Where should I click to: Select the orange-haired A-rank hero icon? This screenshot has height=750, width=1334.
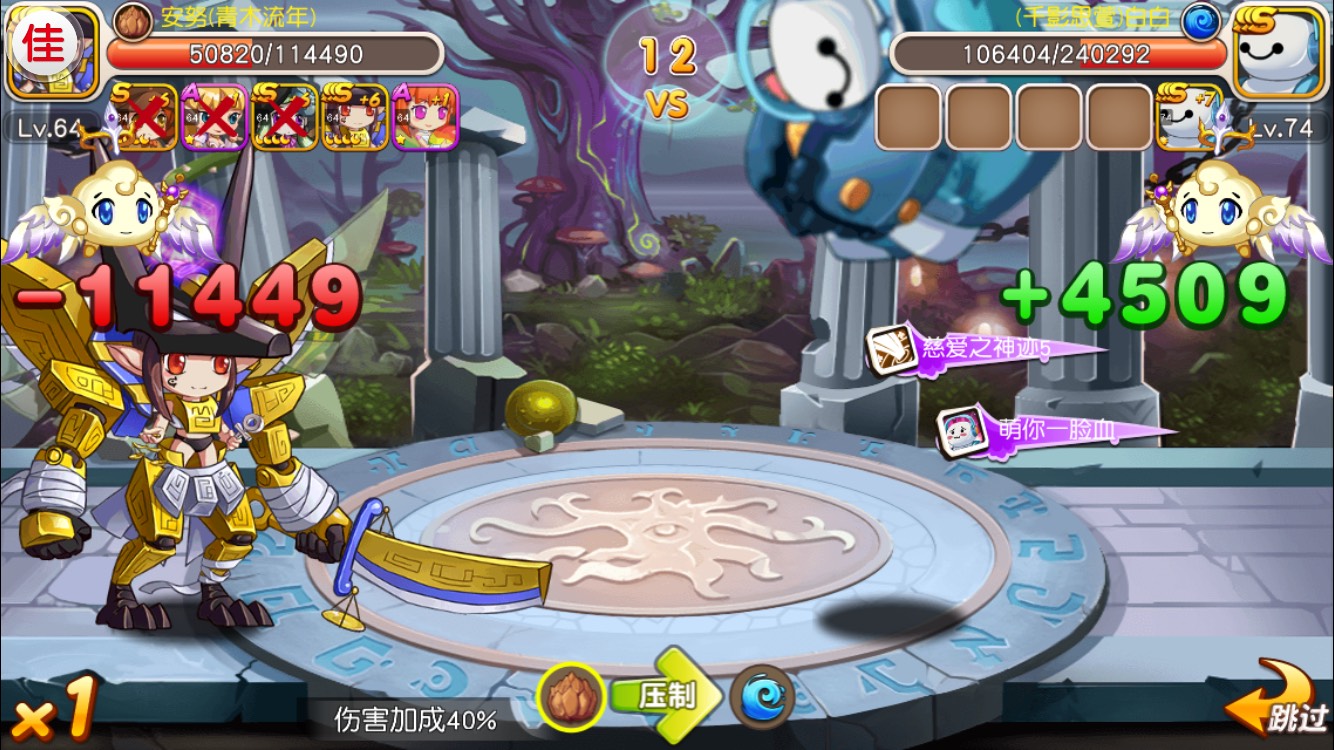[425, 117]
